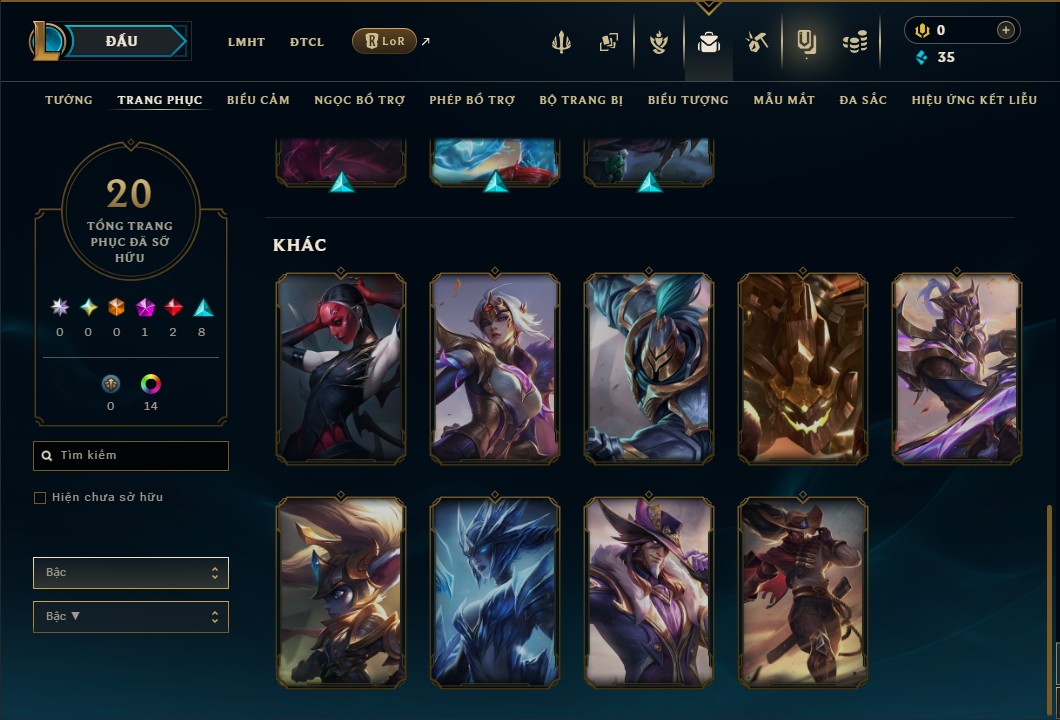This screenshot has height=720, width=1060.
Task: Toggle the Hiện chưa sở hữu checkbox
Action: tap(40, 498)
